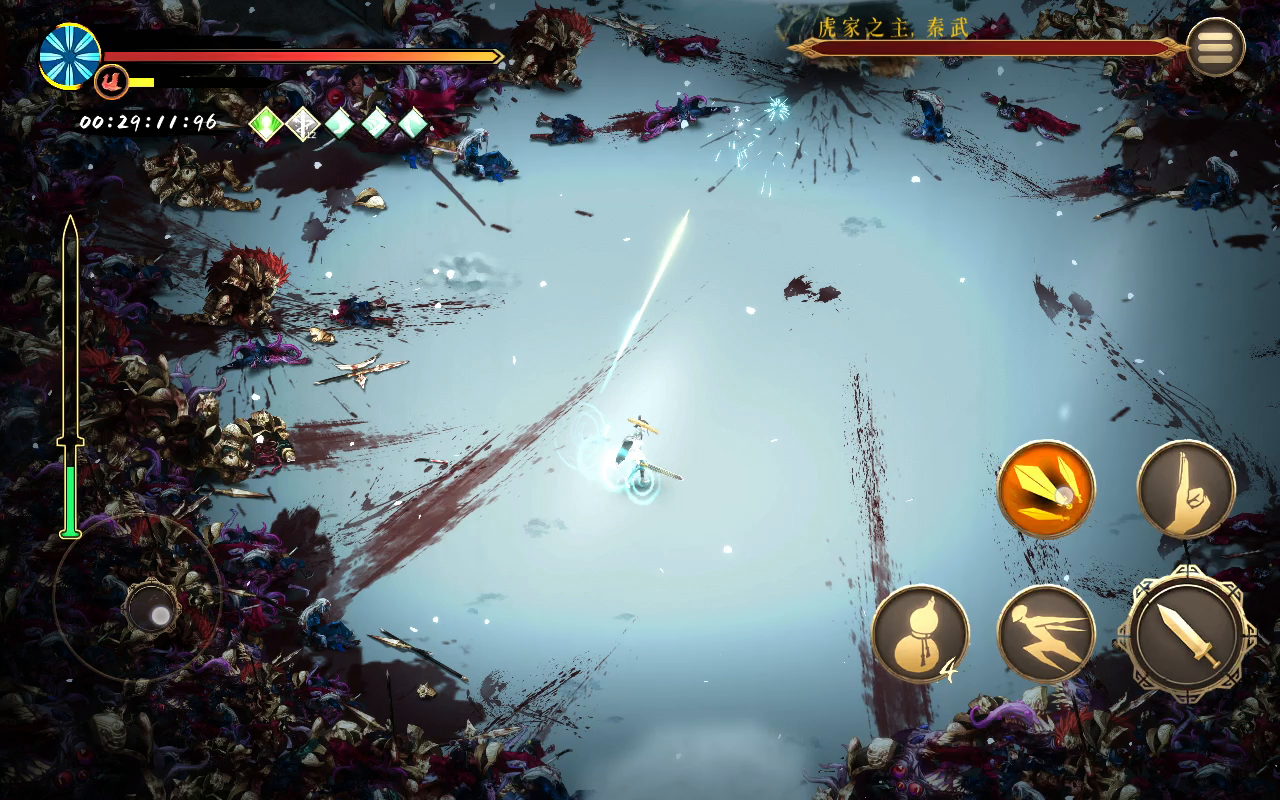Screen dimensions: 1280x800
Task: Cast the finger hand-sign skill
Action: pyautogui.click(x=1186, y=489)
